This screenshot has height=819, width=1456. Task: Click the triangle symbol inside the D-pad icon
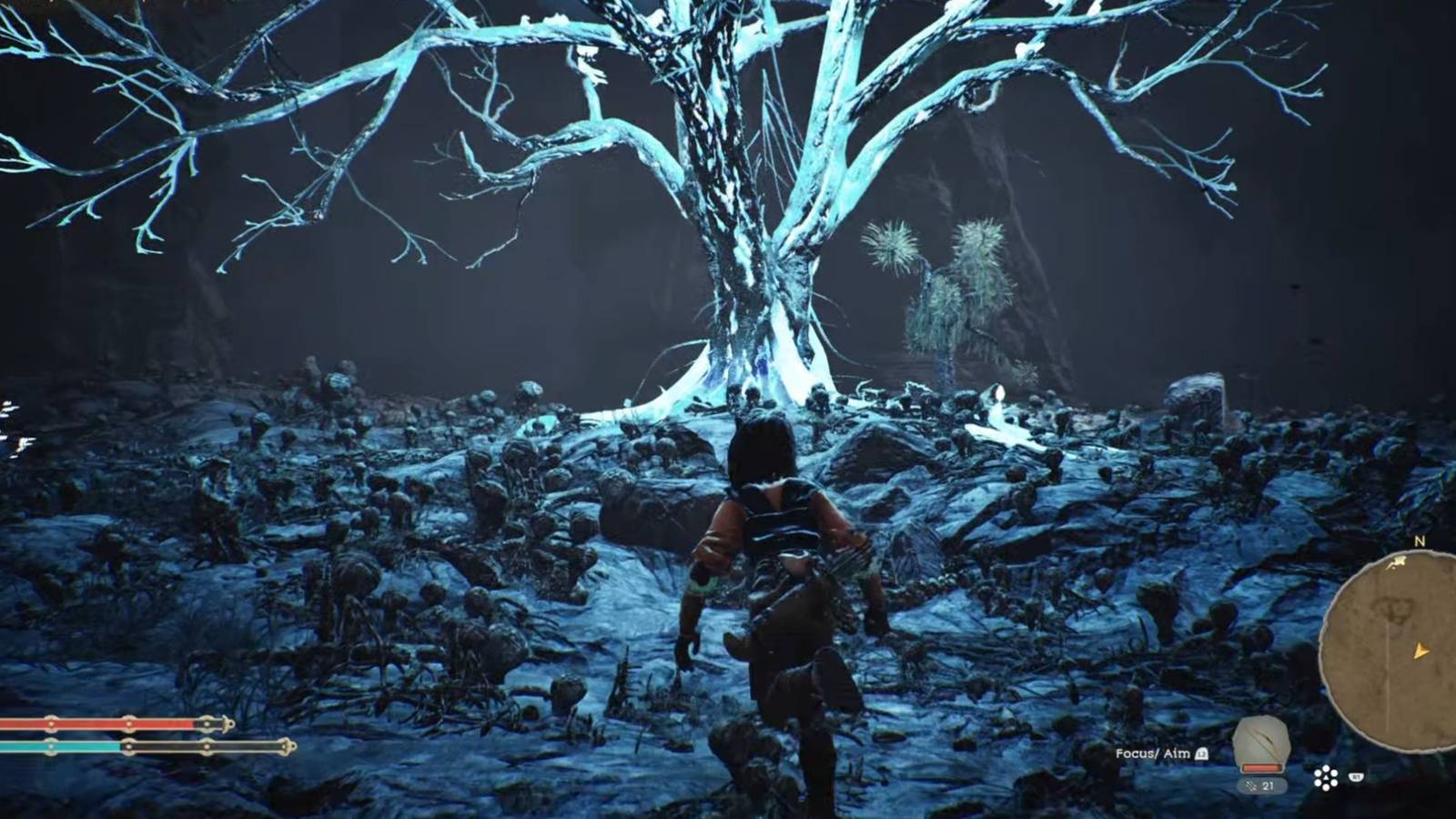click(1326, 776)
